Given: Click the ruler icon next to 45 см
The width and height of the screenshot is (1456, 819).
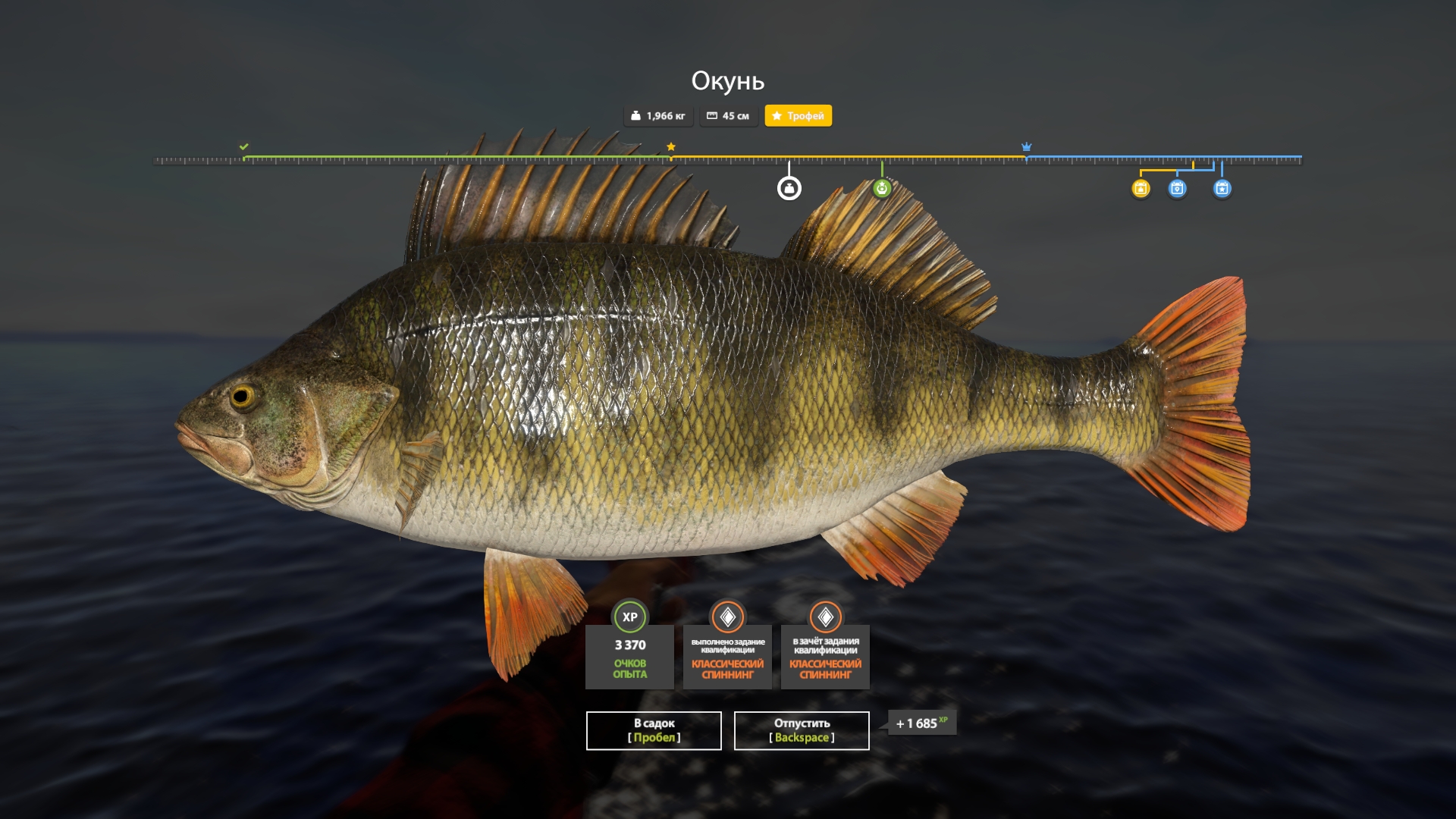Looking at the screenshot, I should (711, 115).
